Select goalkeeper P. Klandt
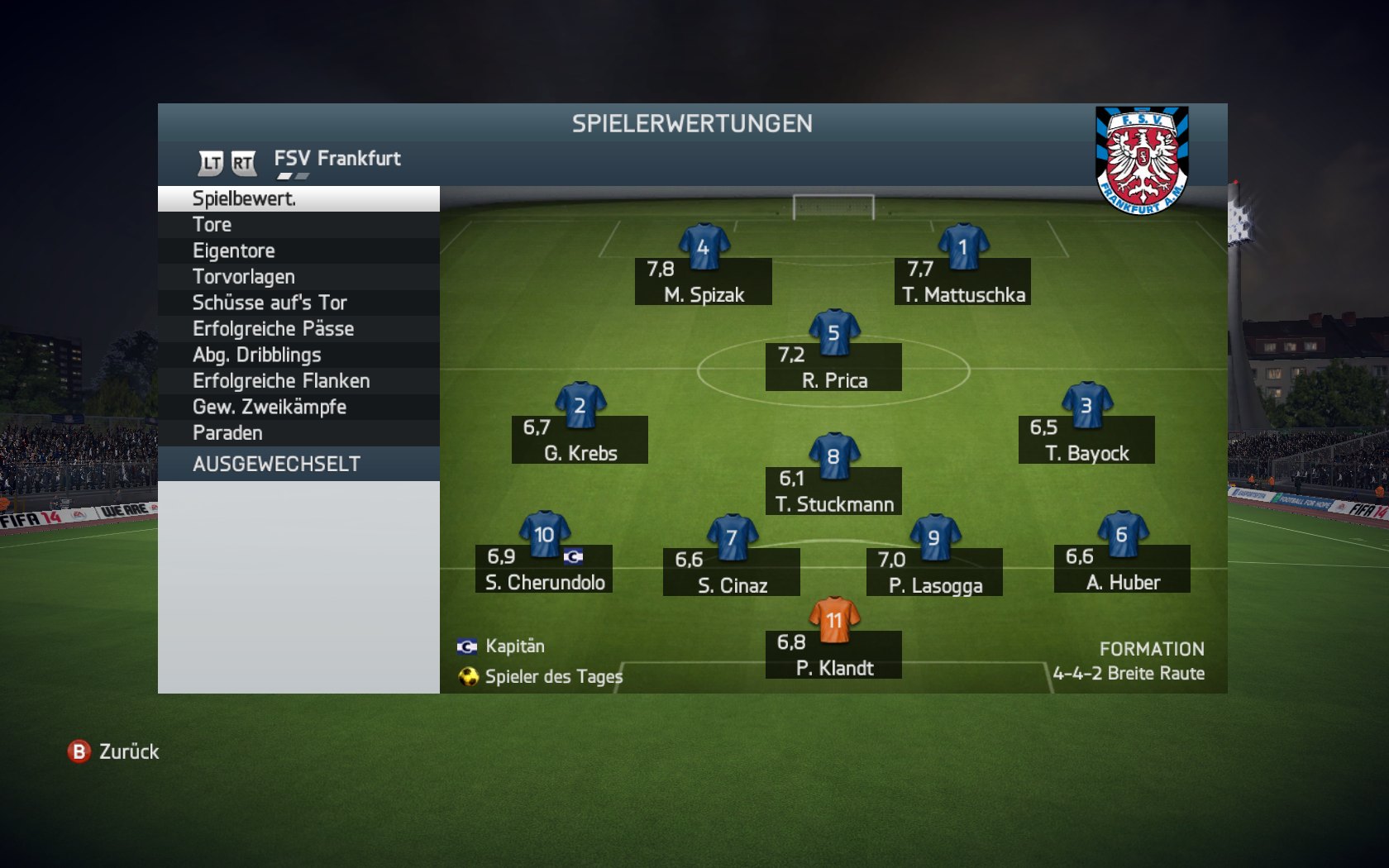Viewport: 1389px width, 868px height. [833, 655]
